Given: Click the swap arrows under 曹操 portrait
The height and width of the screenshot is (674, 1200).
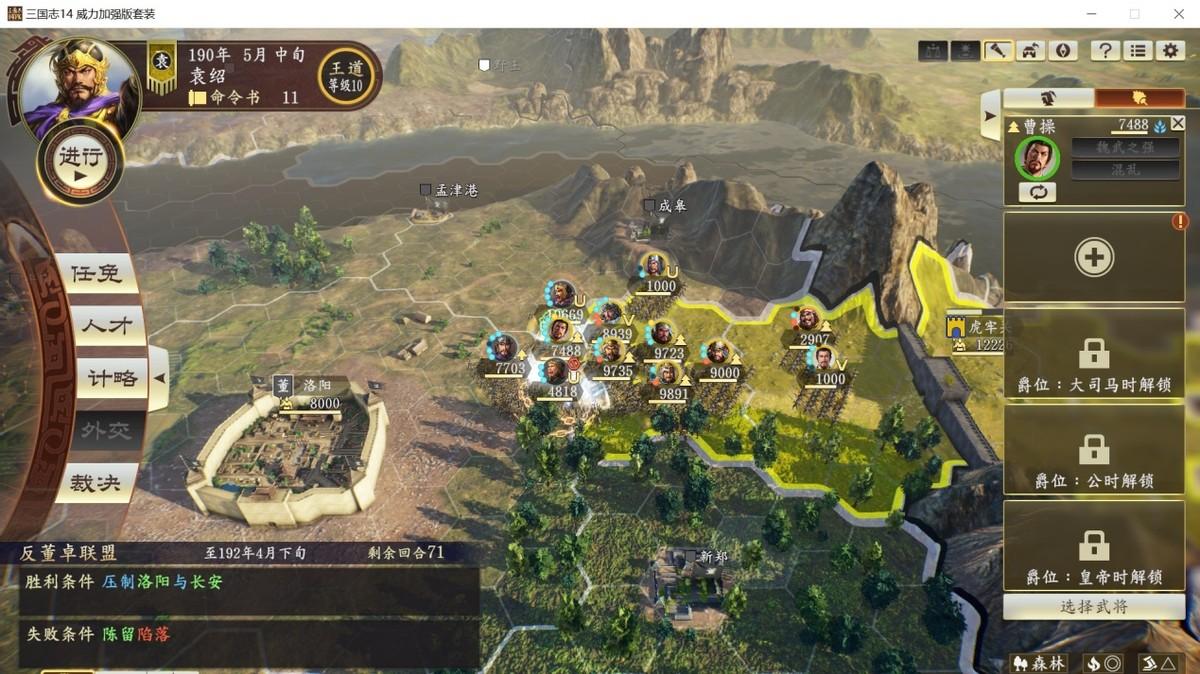Looking at the screenshot, I should point(1037,192).
